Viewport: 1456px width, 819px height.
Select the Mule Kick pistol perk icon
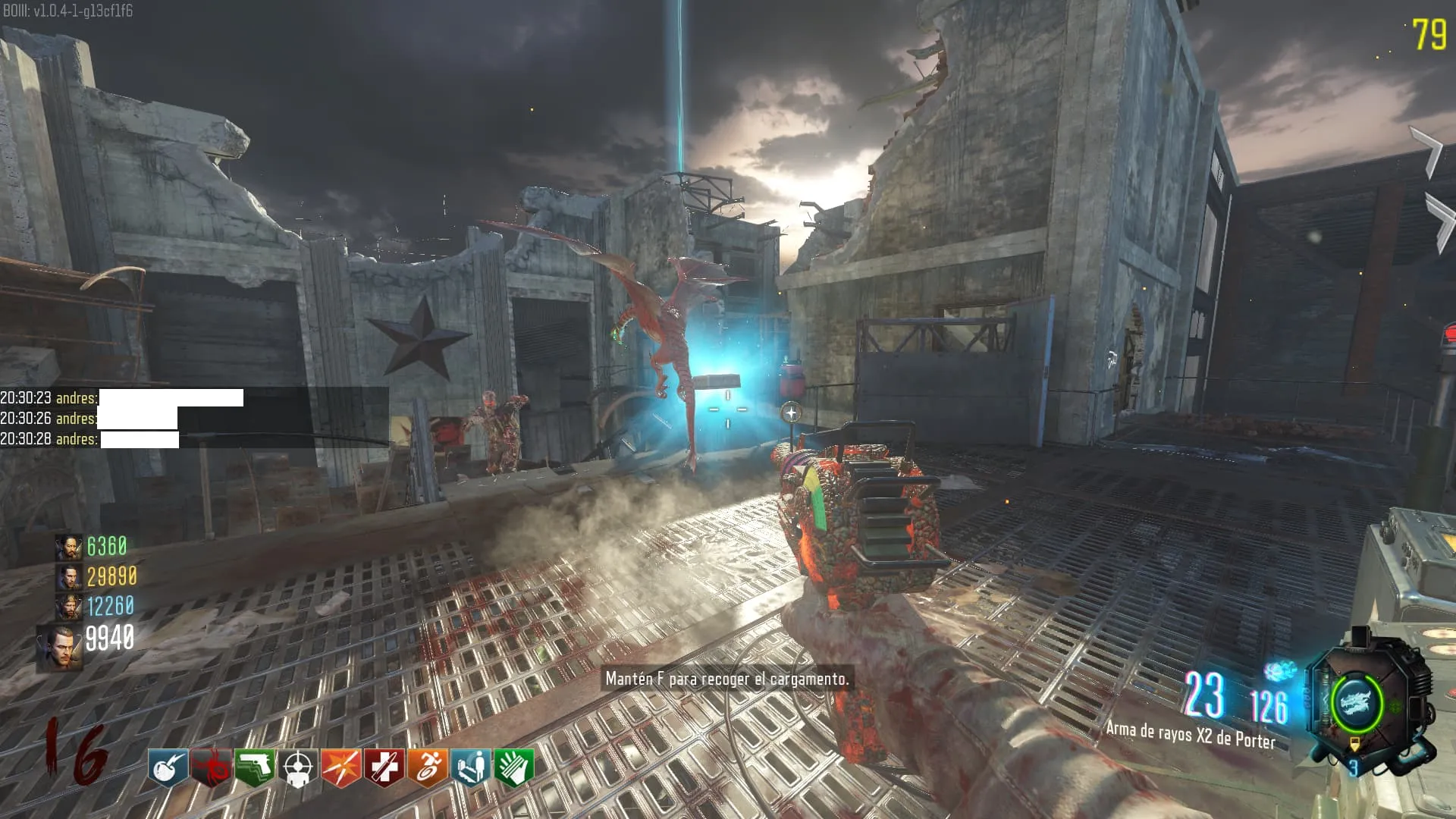255,768
